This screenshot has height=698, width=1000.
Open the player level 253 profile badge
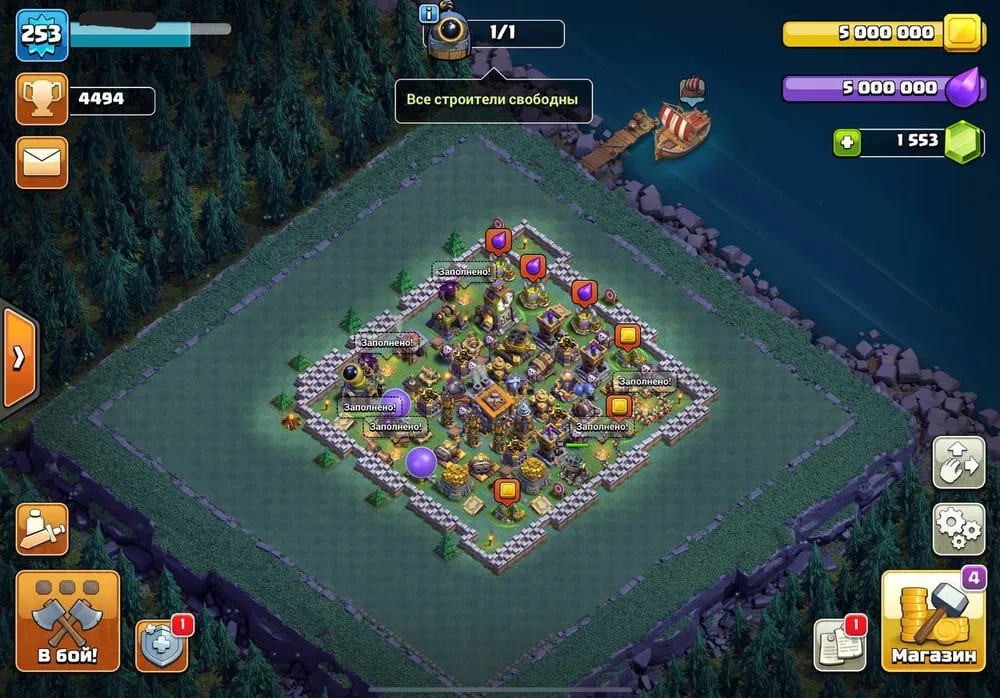[x=42, y=35]
